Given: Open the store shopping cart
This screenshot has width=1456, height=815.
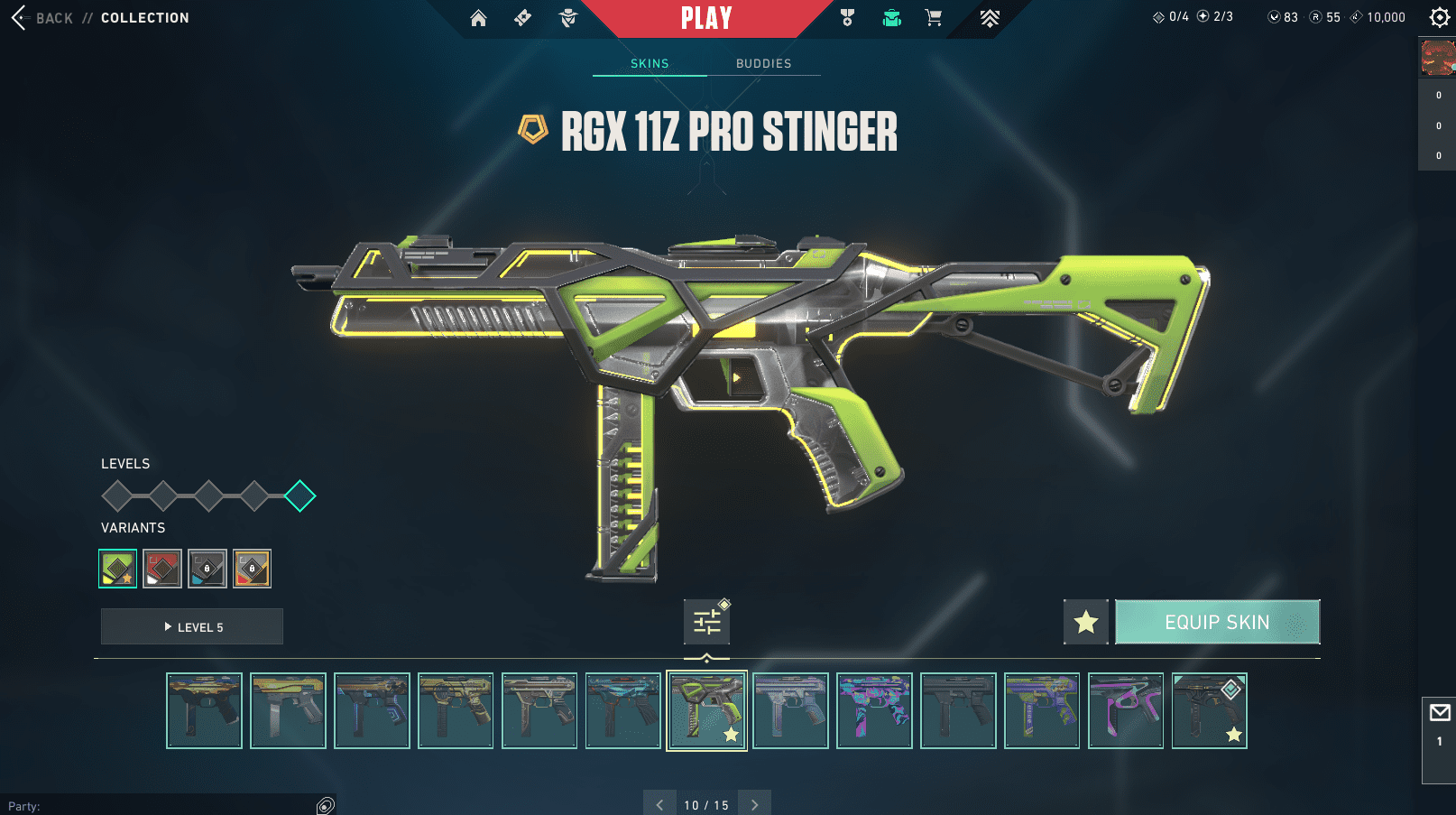Looking at the screenshot, I should point(934,18).
